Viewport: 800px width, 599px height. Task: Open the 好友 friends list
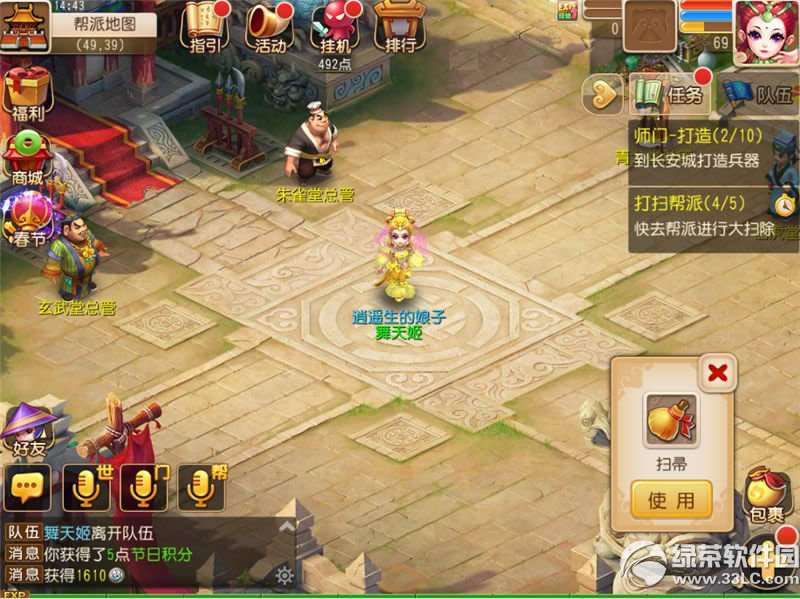pos(27,431)
